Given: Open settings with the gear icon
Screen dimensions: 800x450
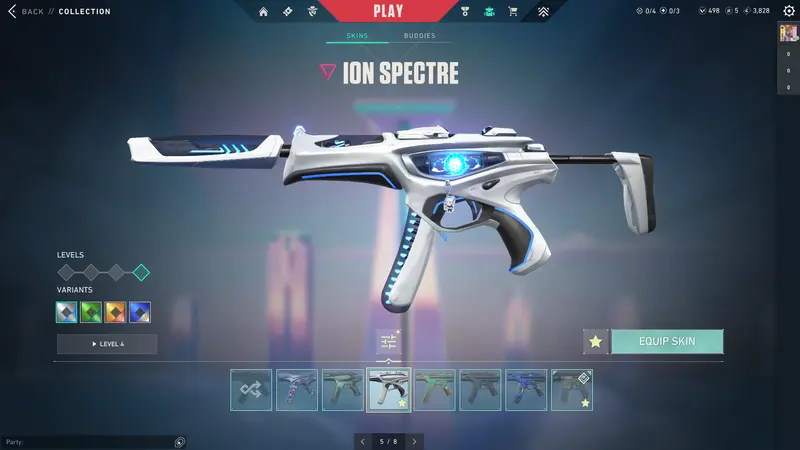Looking at the screenshot, I should (788, 11).
